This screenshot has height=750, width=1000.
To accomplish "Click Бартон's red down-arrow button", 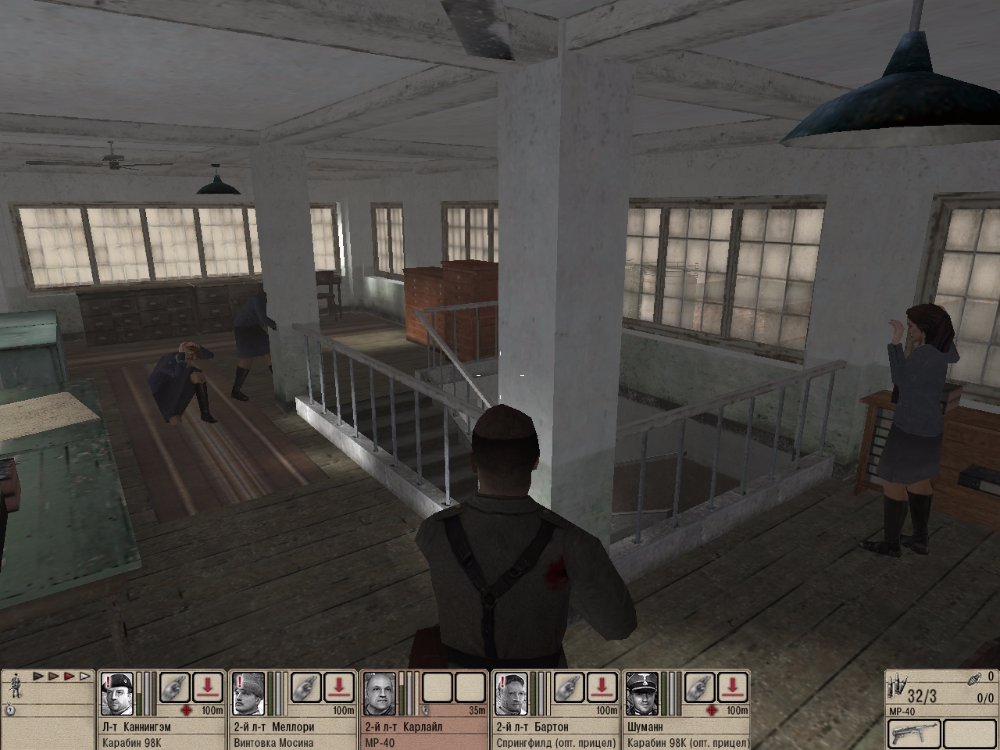I will click(x=601, y=687).
